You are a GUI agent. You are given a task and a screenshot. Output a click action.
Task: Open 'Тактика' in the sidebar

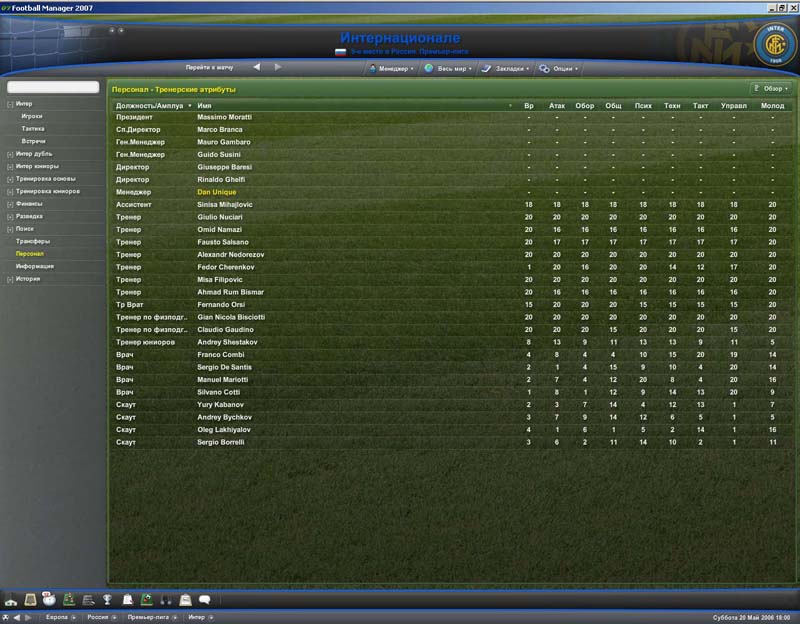(32, 129)
